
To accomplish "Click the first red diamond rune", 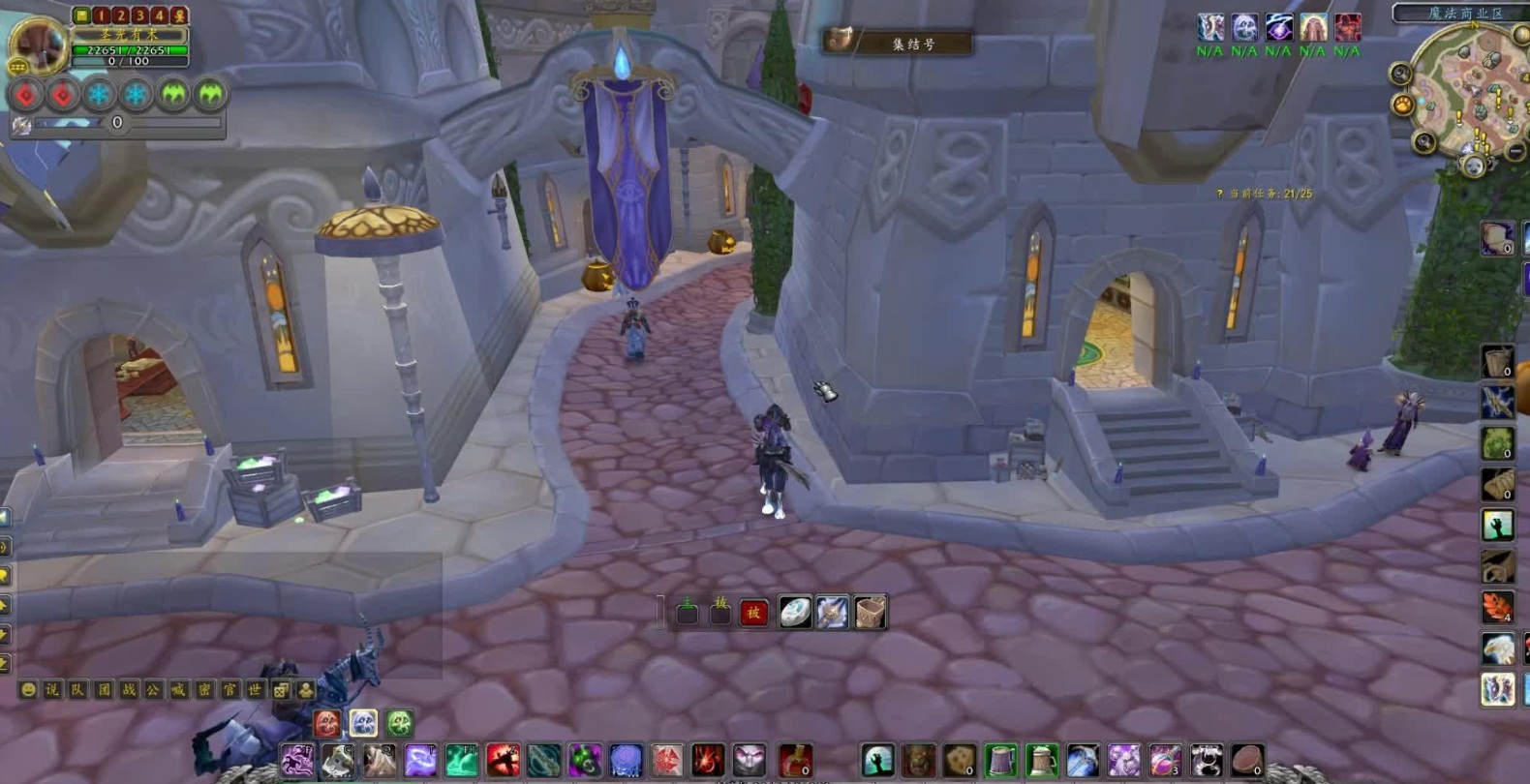I will point(26,94).
